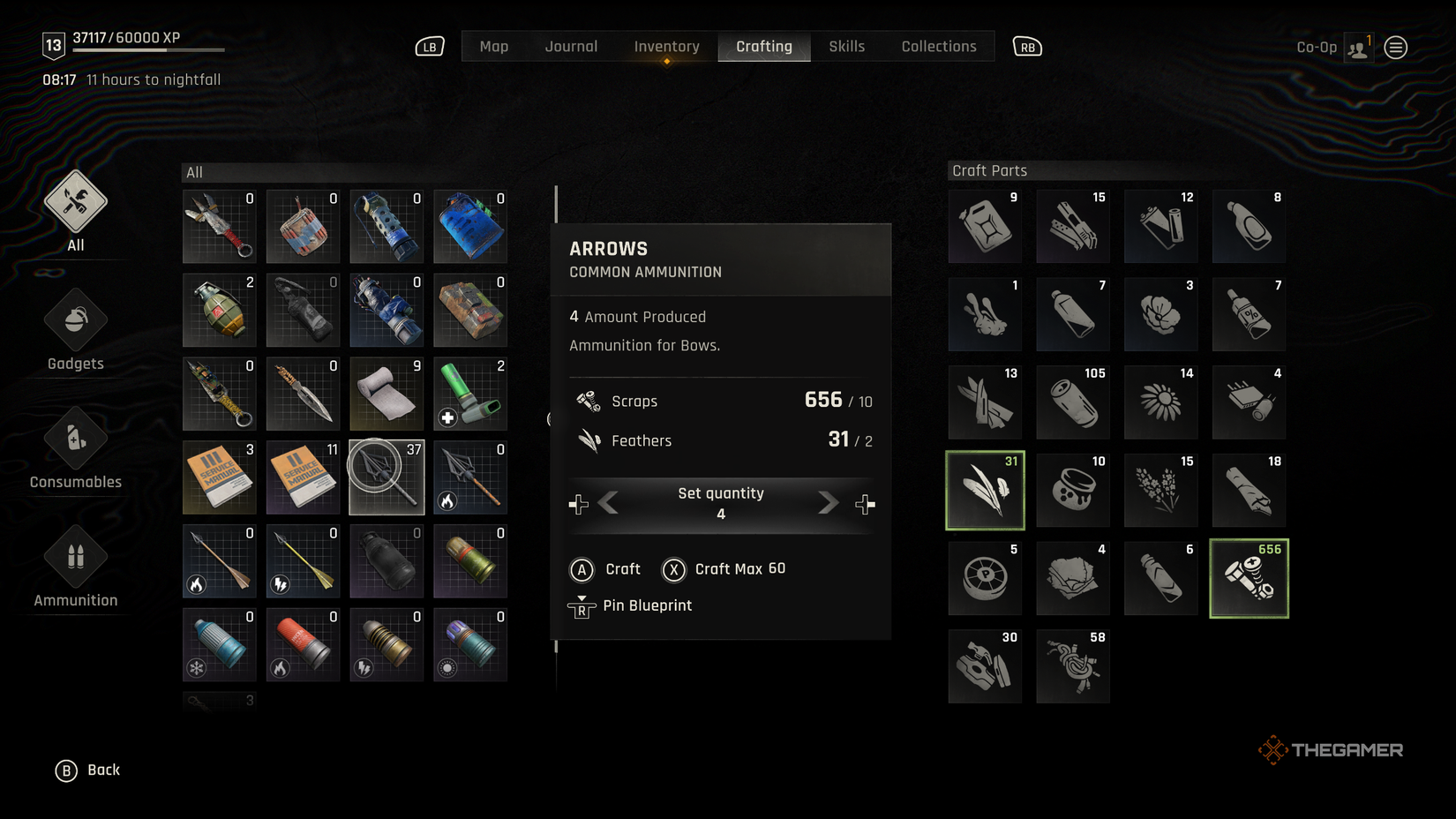1456x819 pixels.
Task: Select the arrowhead blueprint showing 37
Action: (386, 477)
